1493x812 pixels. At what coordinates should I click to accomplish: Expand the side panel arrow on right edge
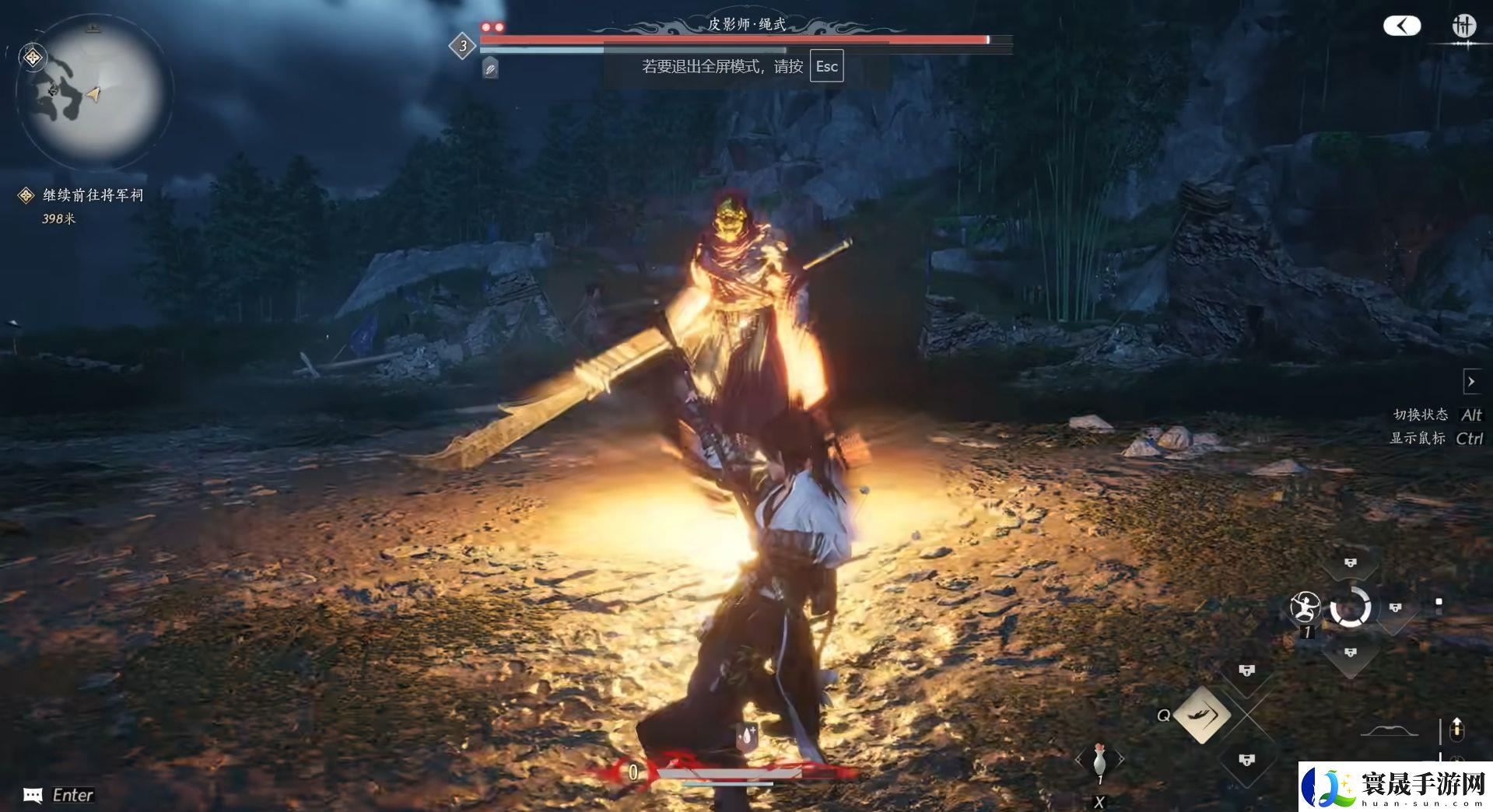(x=1470, y=382)
